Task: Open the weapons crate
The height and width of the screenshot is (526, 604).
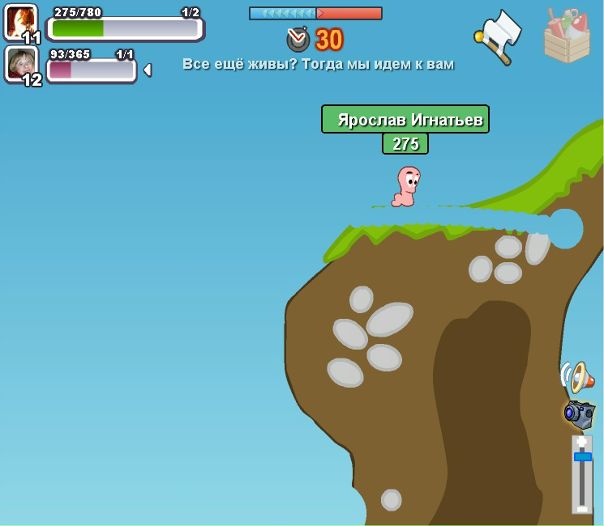Action: (x=567, y=35)
